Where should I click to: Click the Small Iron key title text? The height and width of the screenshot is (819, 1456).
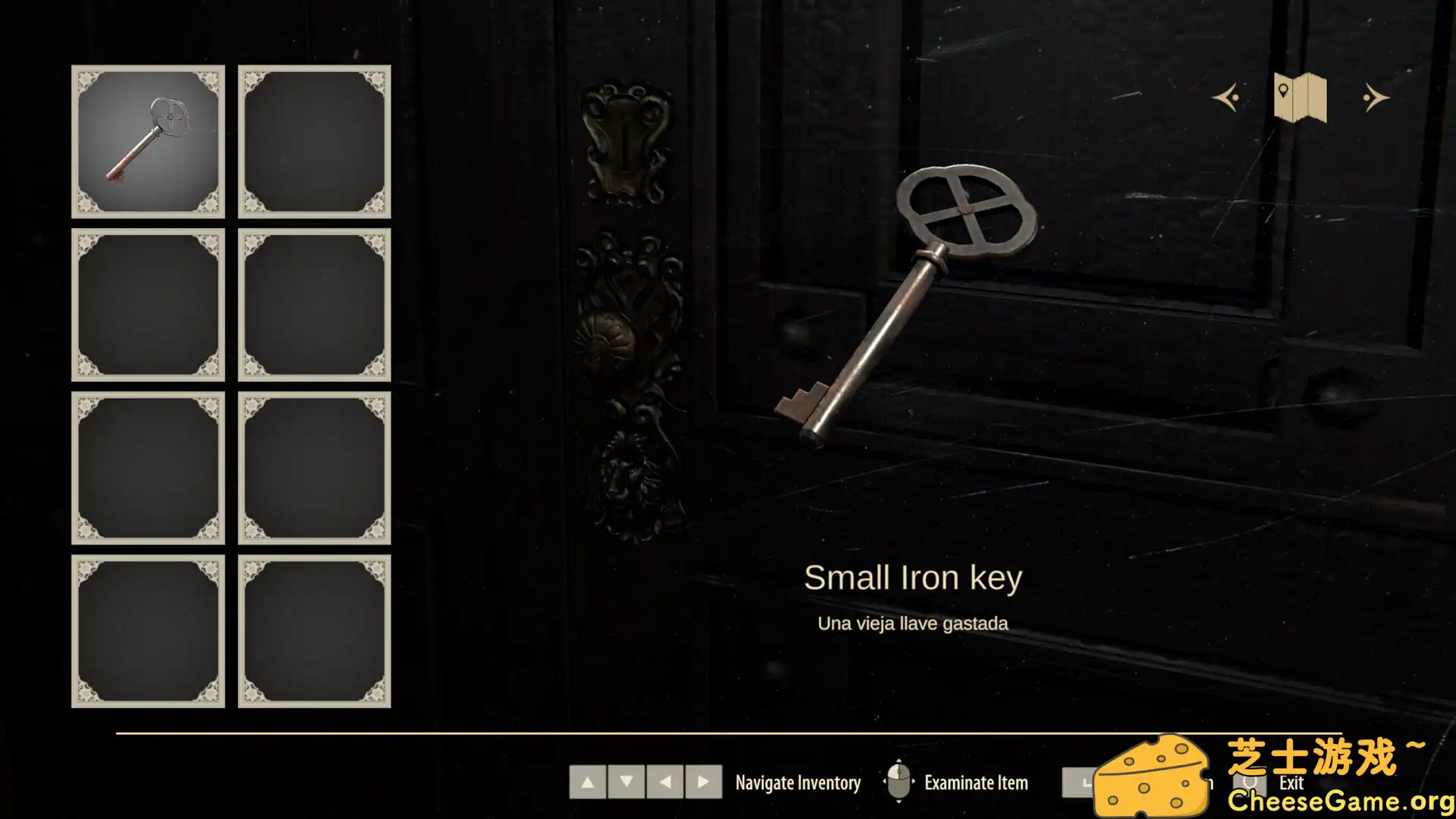[x=914, y=578]
